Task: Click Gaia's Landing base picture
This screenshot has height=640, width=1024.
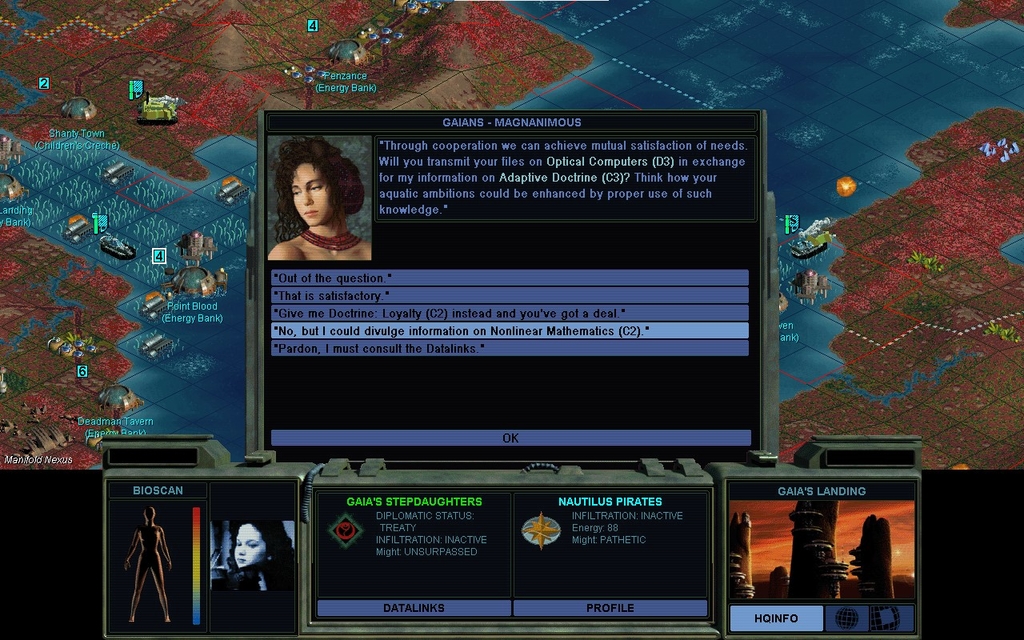Action: pyautogui.click(x=821, y=549)
